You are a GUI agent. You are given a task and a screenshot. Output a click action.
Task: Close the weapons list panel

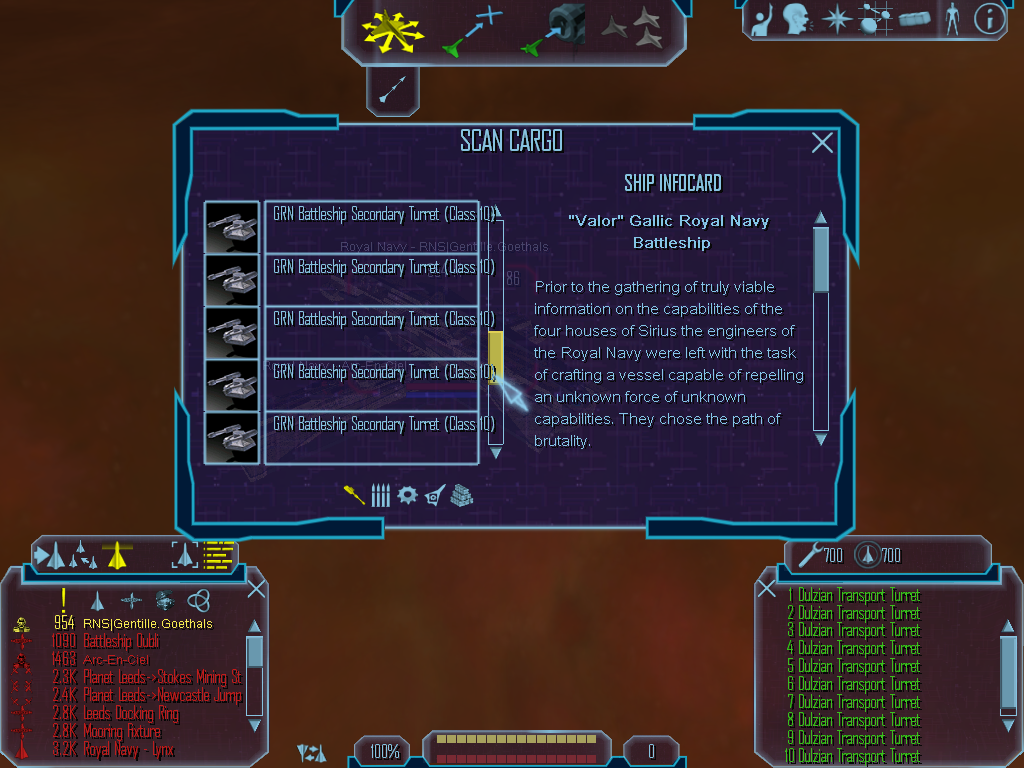pos(767,589)
